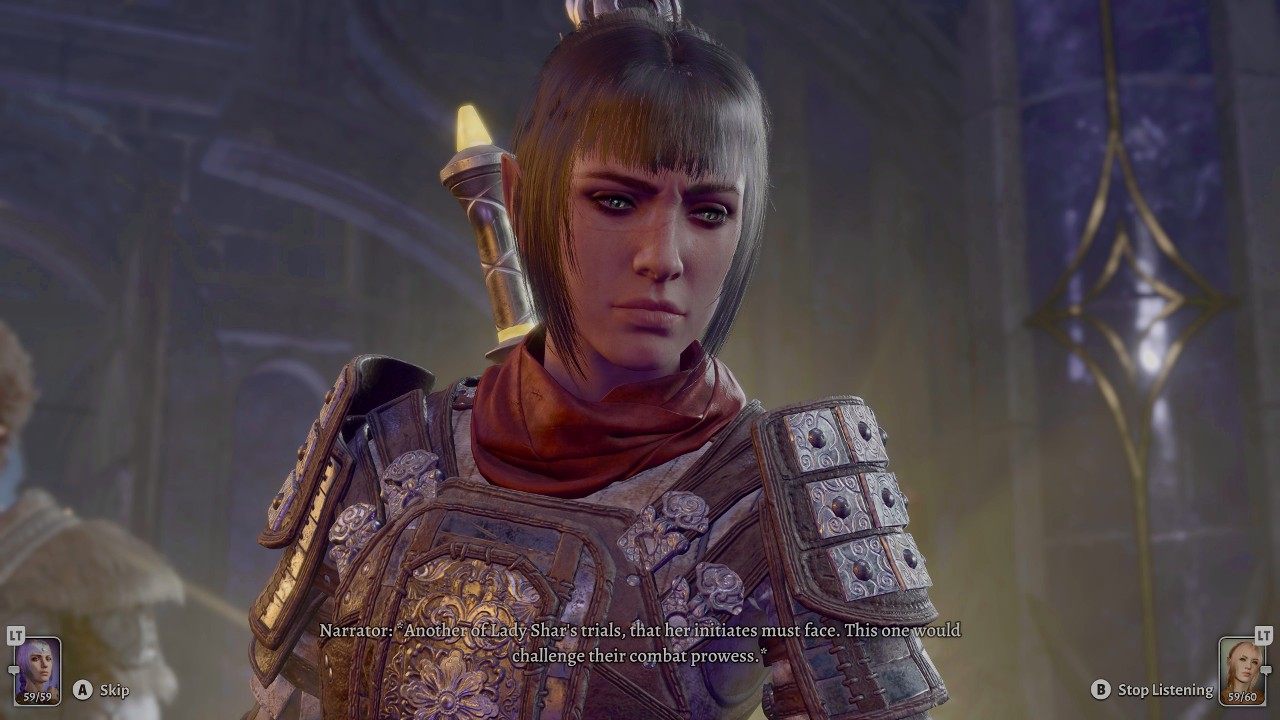Screen dimensions: 1280x720
Task: Skip the current dialogue line
Action: [113, 689]
